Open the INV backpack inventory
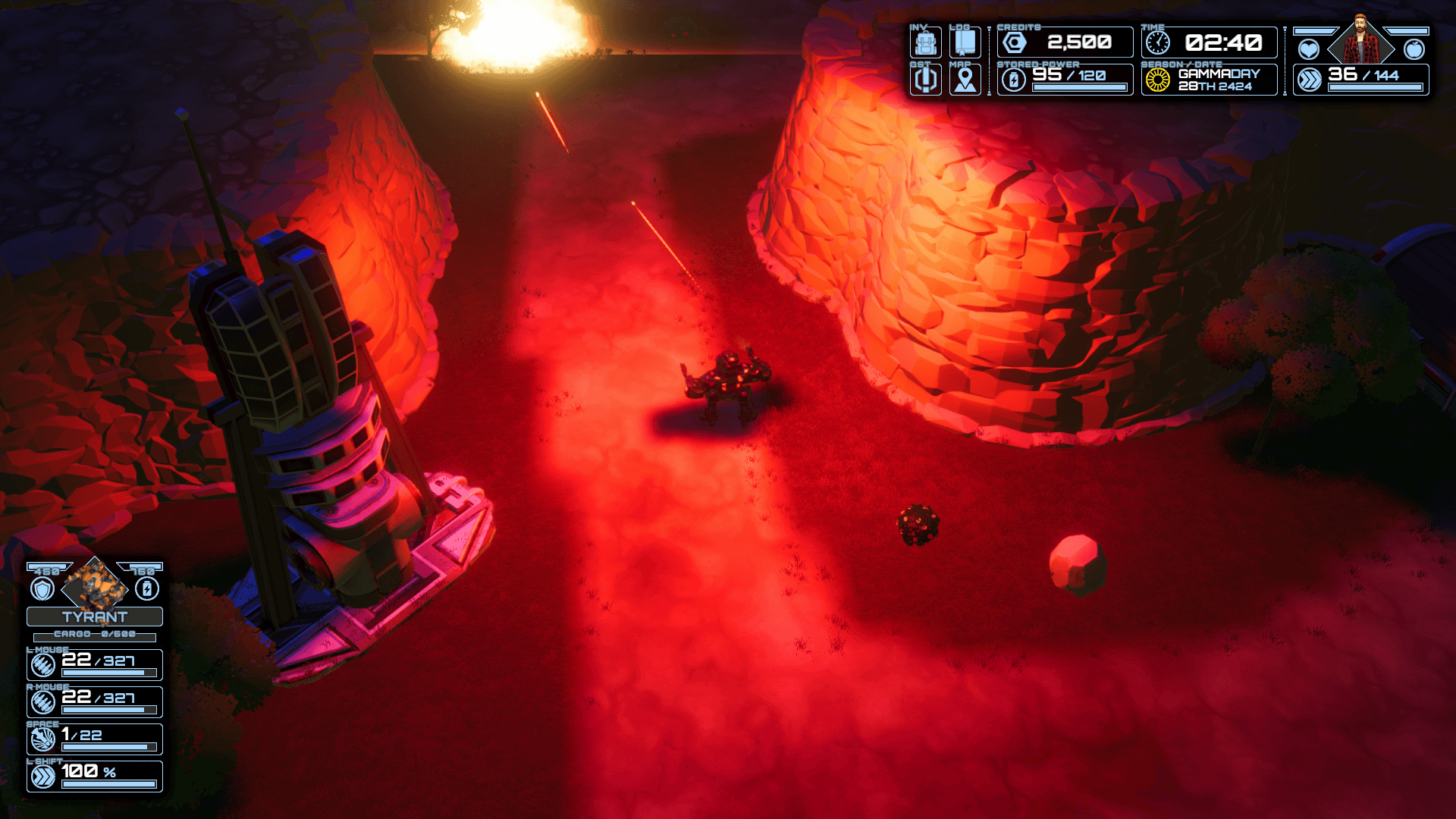This screenshot has width=1456, height=819. [925, 42]
